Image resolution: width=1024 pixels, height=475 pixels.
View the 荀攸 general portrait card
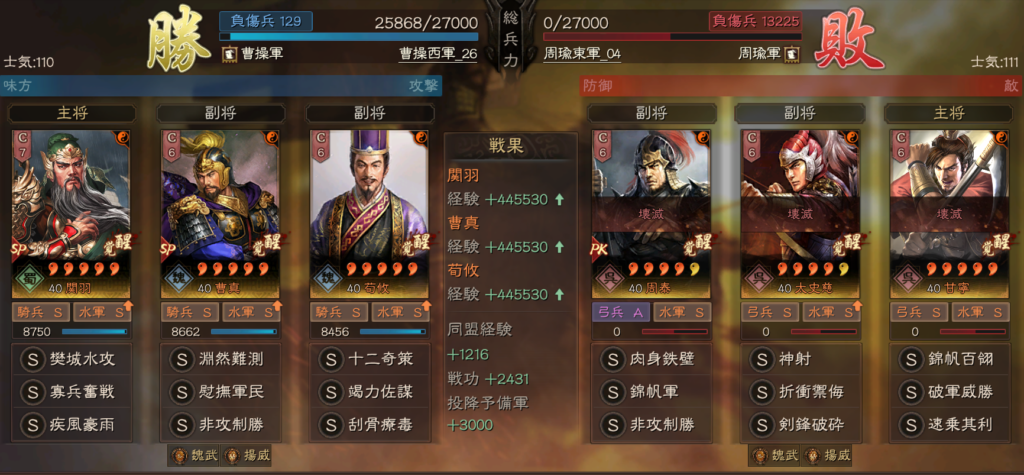(x=368, y=212)
